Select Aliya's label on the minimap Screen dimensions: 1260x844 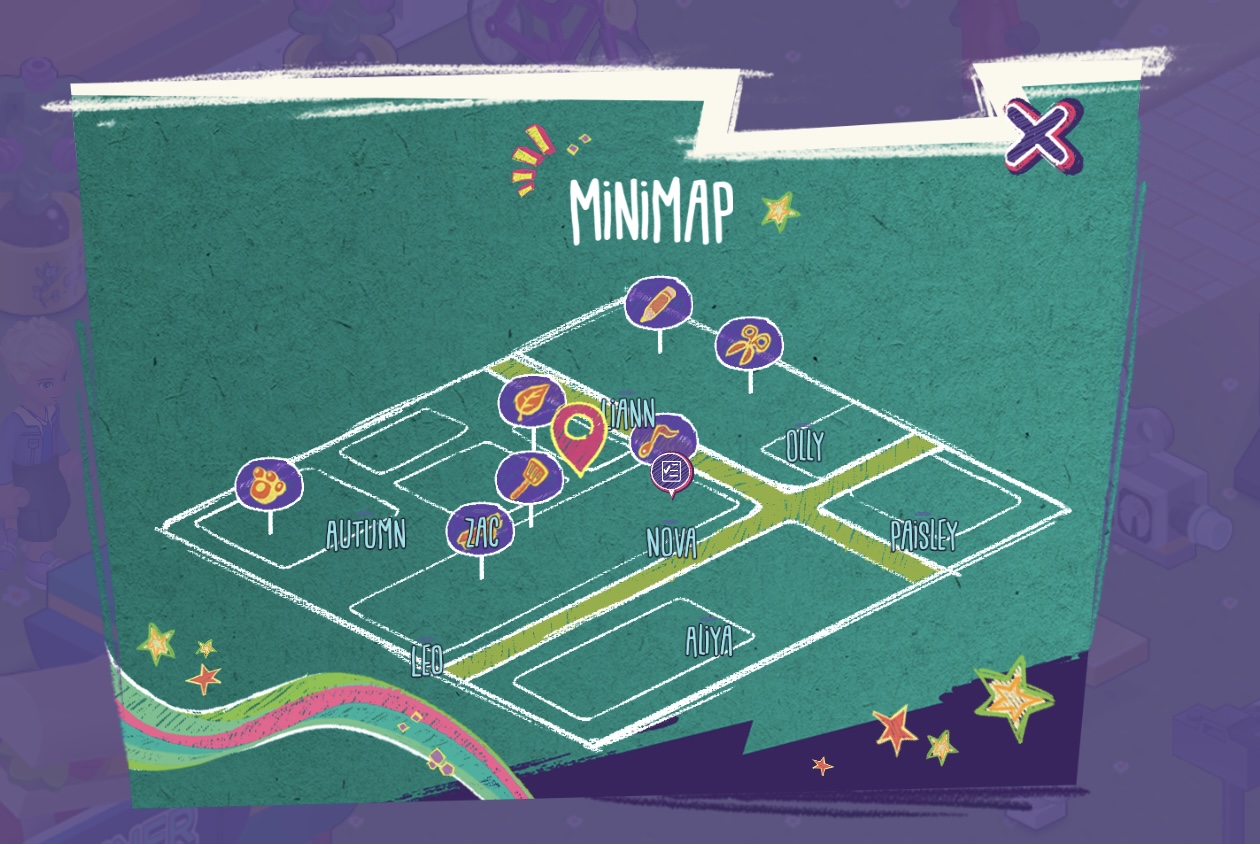pos(709,640)
